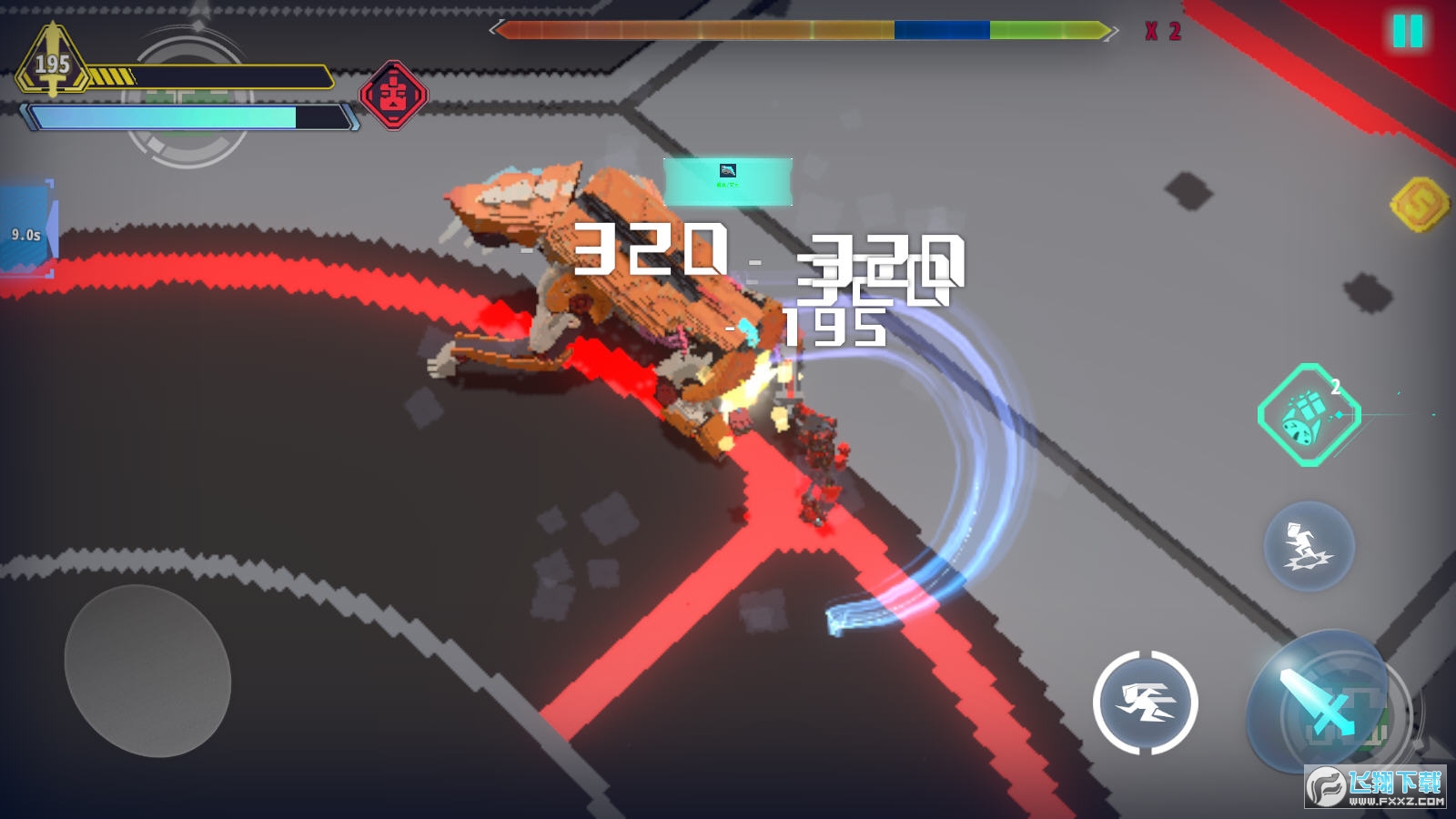1456x819 pixels.
Task: Tap the charge counter 2 on grenade skill
Action: coord(1336,385)
